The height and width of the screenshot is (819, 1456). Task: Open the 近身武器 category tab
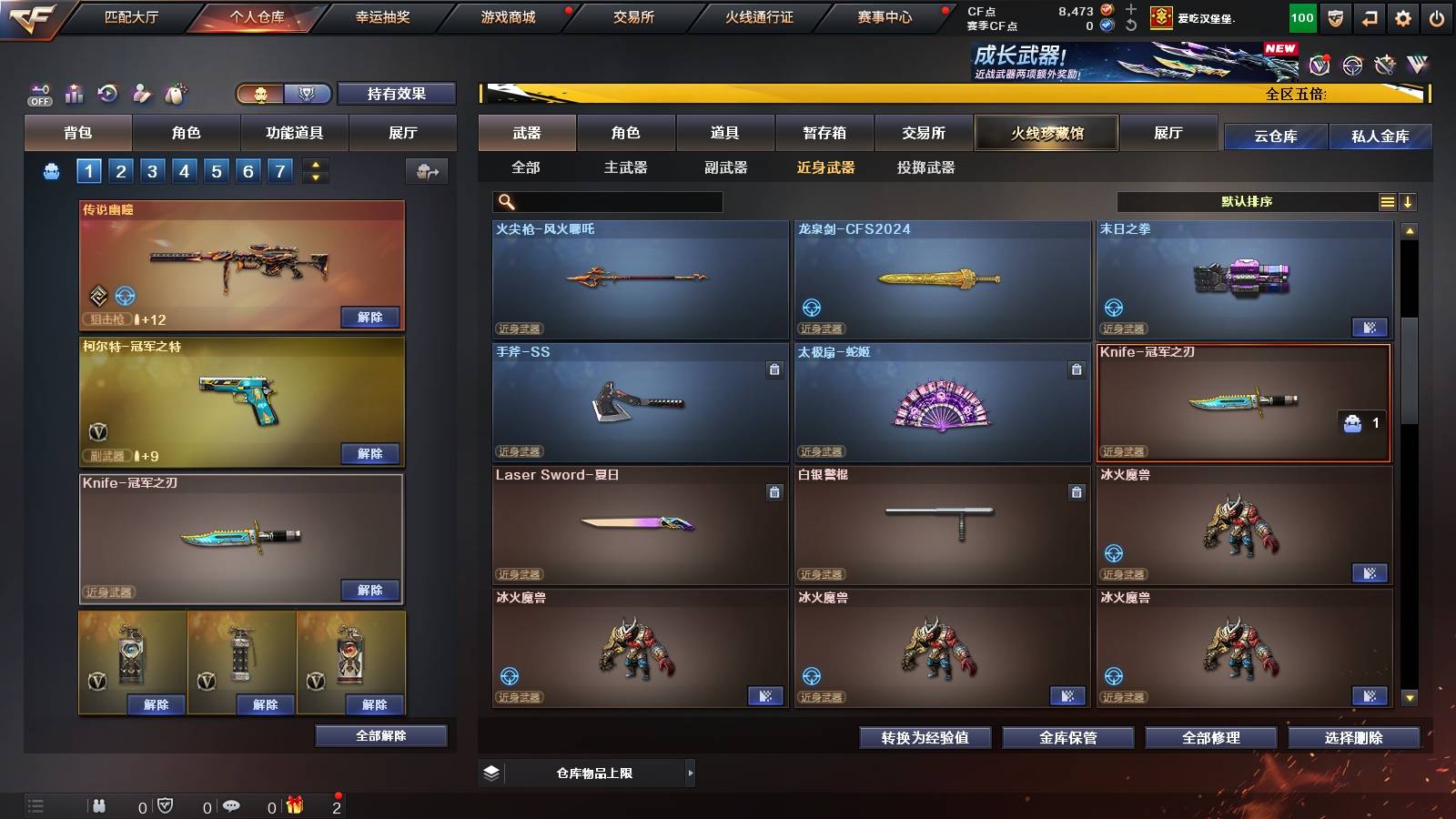pos(828,167)
